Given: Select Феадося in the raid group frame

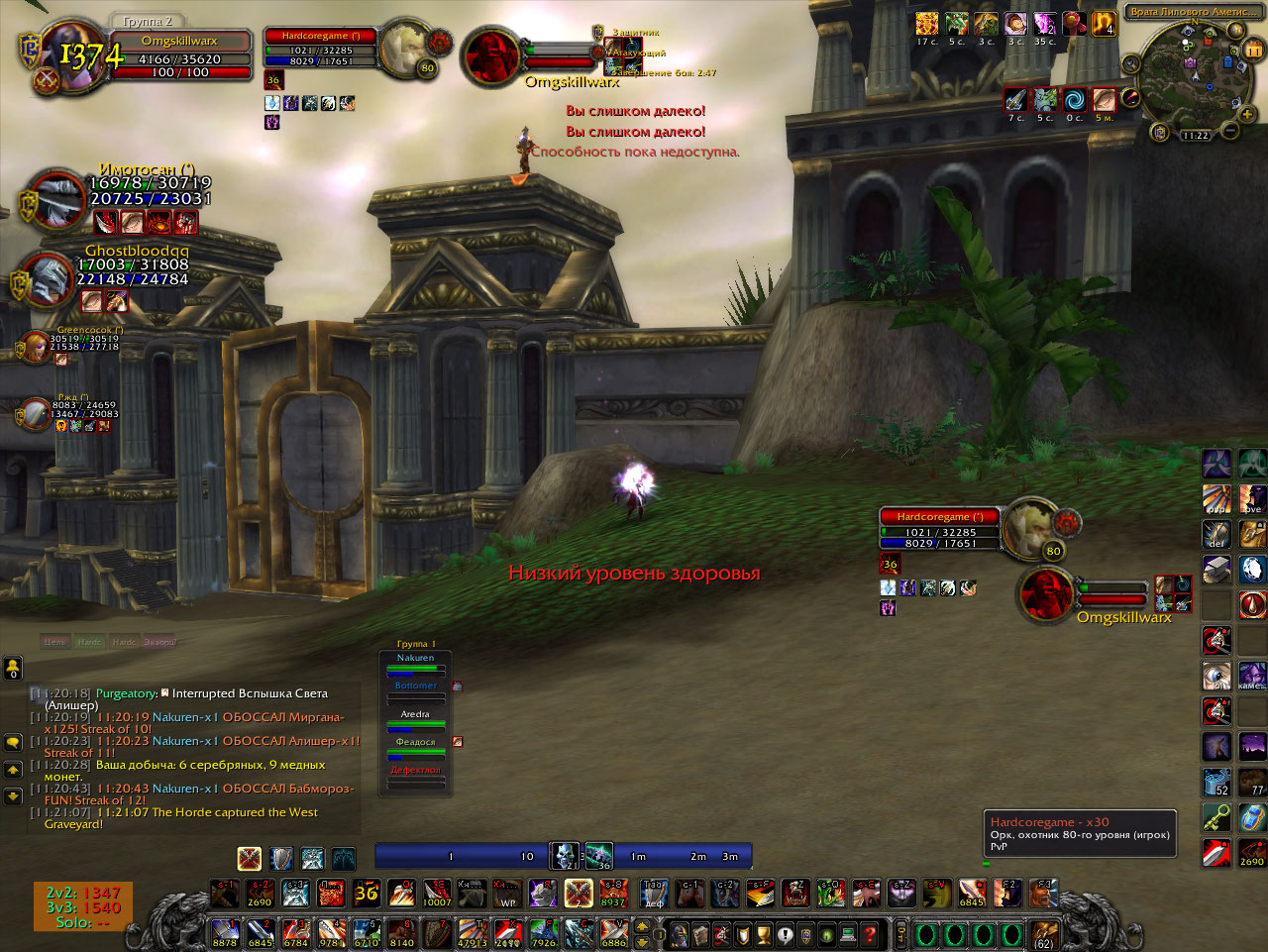Looking at the screenshot, I should (416, 749).
